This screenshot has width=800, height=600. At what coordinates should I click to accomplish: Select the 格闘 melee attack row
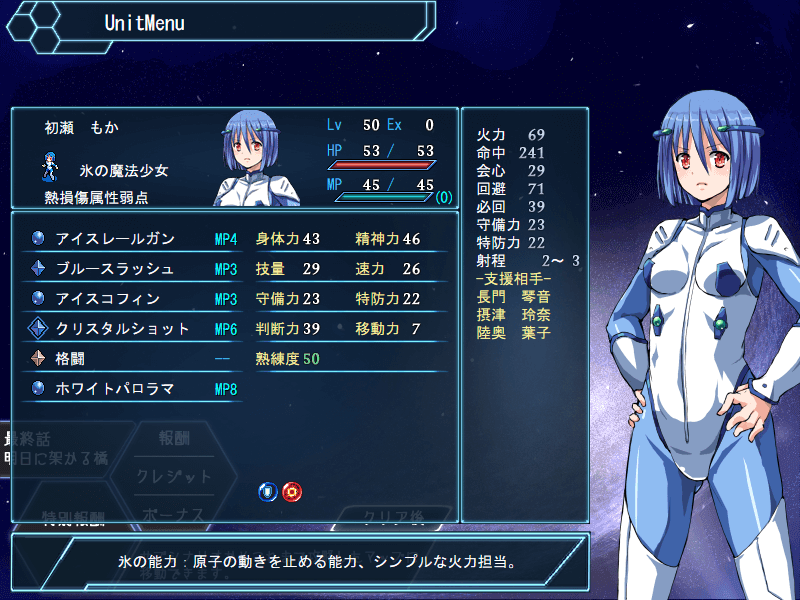tap(130, 359)
